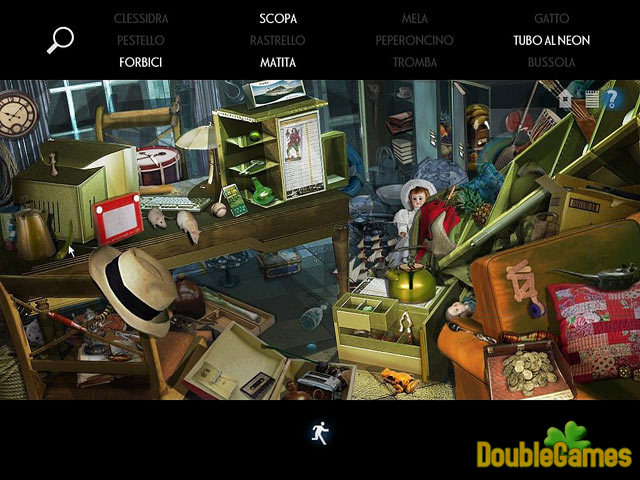Viewport: 640px width, 480px height.
Task: Select SCOPA in the object list
Action: pyautogui.click(x=278, y=19)
